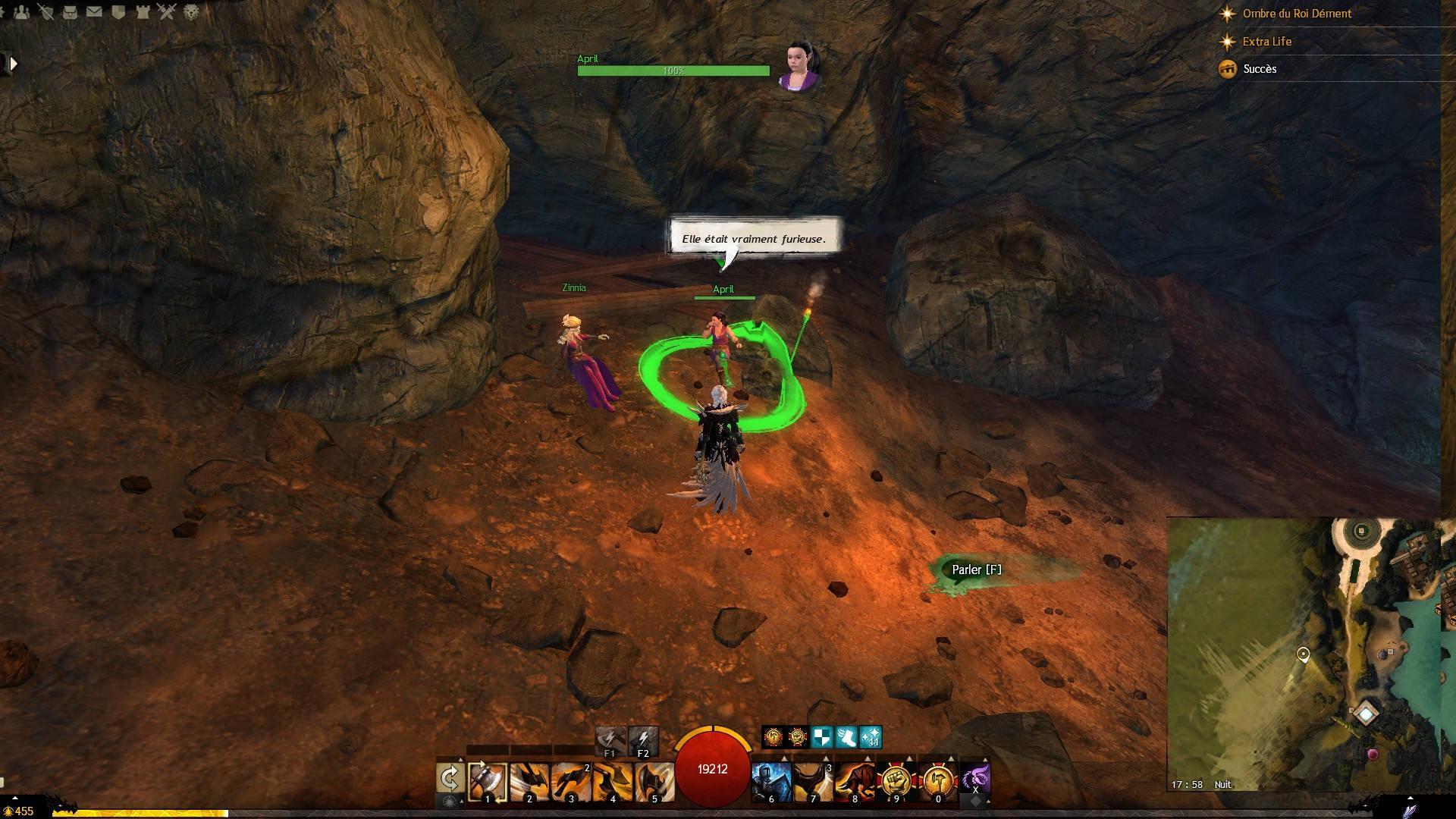Open the World vs World castle icon

(143, 12)
